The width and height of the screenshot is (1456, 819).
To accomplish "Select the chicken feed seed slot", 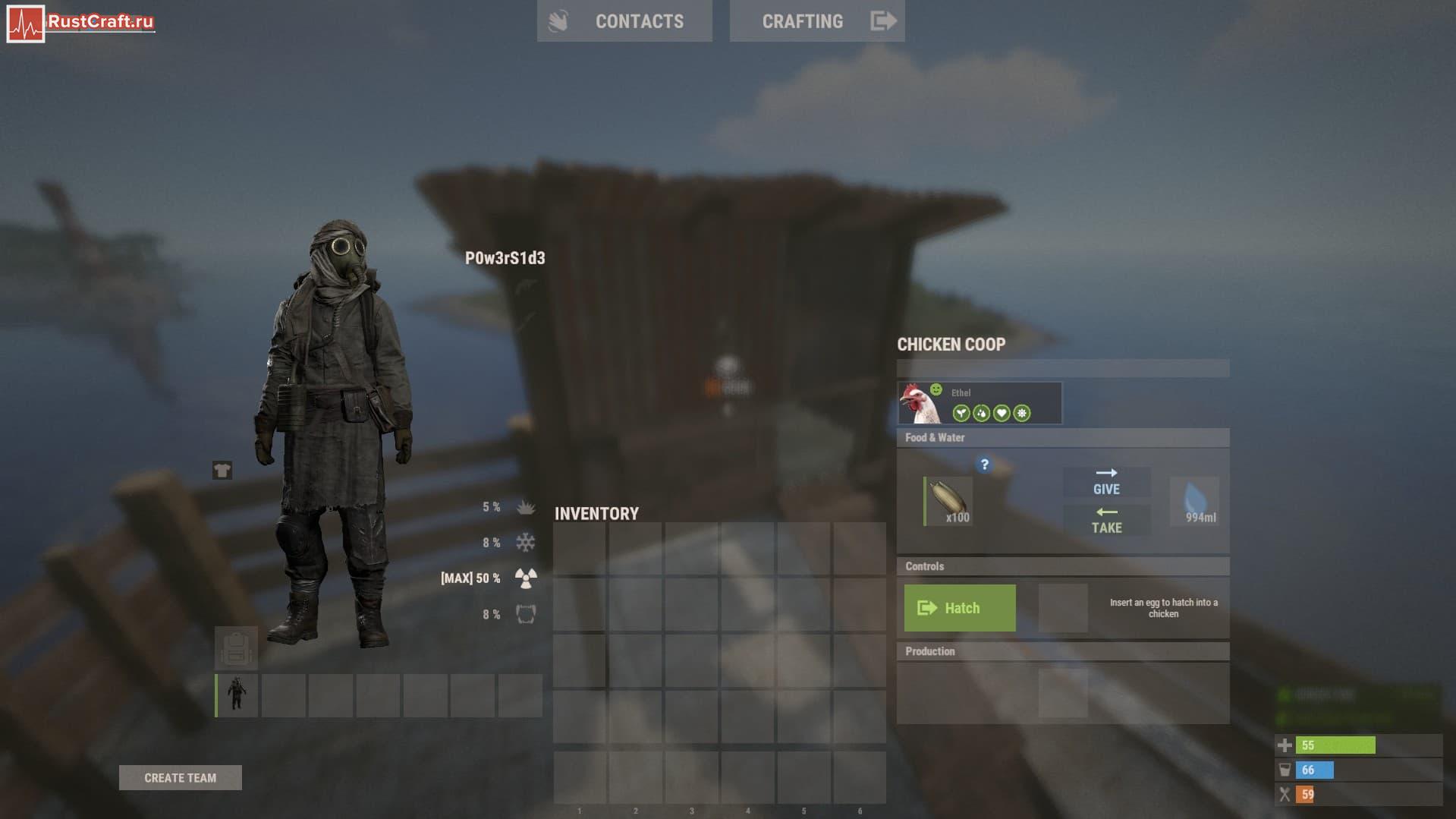I will (x=948, y=501).
